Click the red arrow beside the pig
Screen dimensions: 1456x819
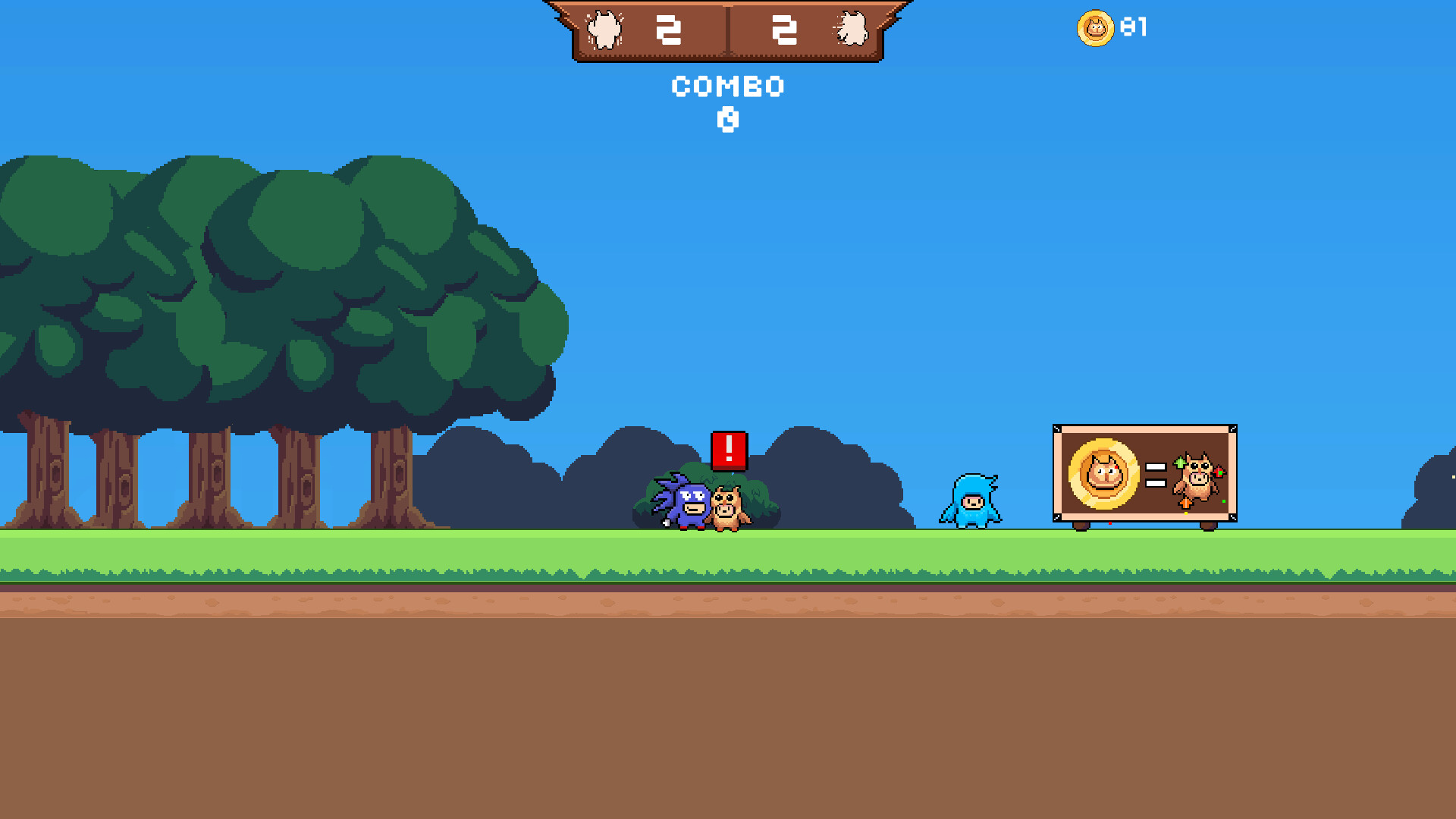(1219, 473)
